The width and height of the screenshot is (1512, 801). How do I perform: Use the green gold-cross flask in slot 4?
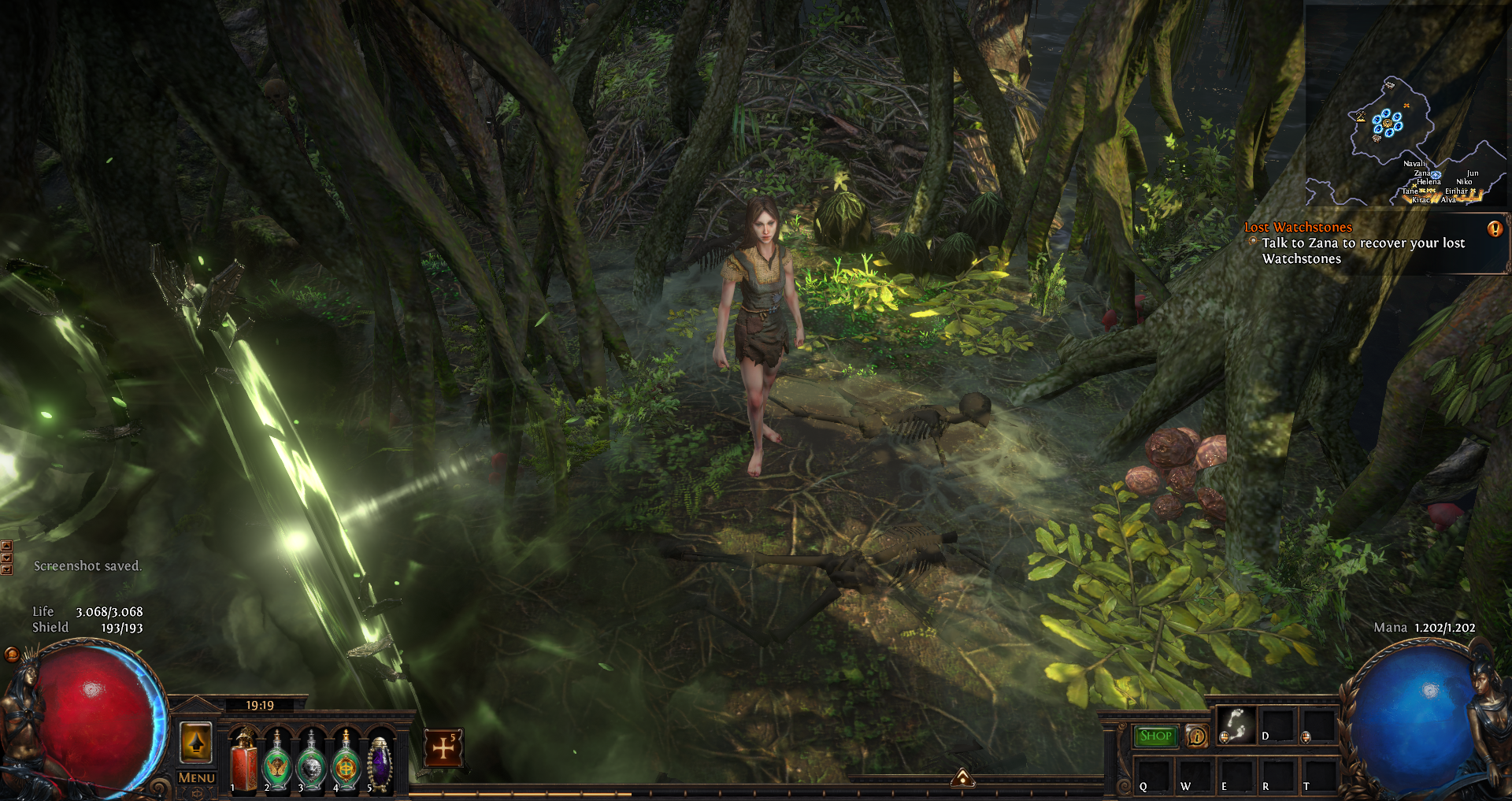coord(346,762)
